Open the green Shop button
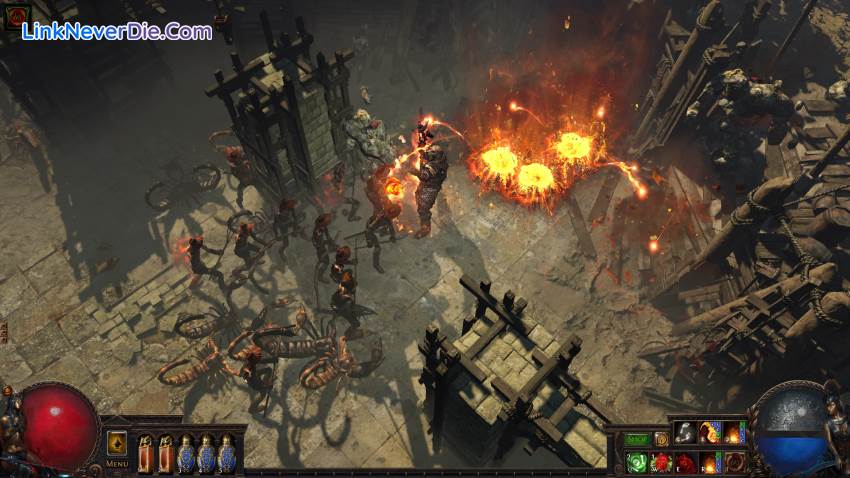Viewport: 850px width, 478px height. pos(637,439)
